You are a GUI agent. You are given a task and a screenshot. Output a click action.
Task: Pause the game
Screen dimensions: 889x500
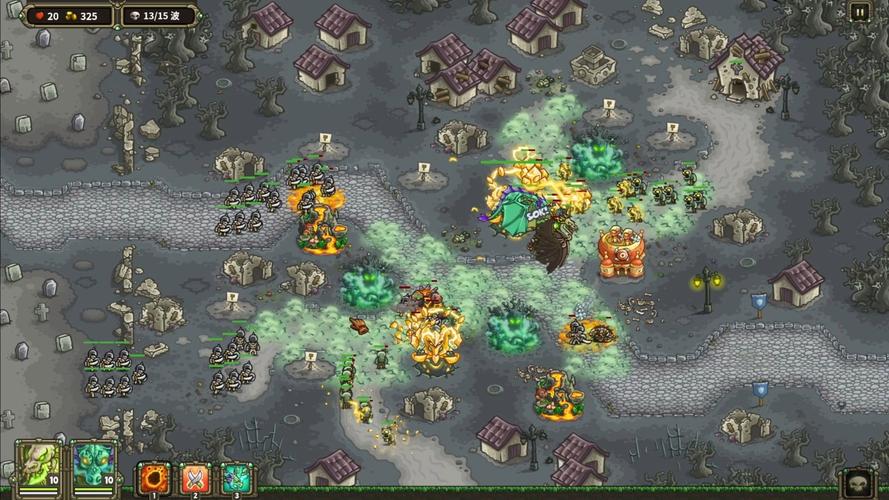point(859,12)
